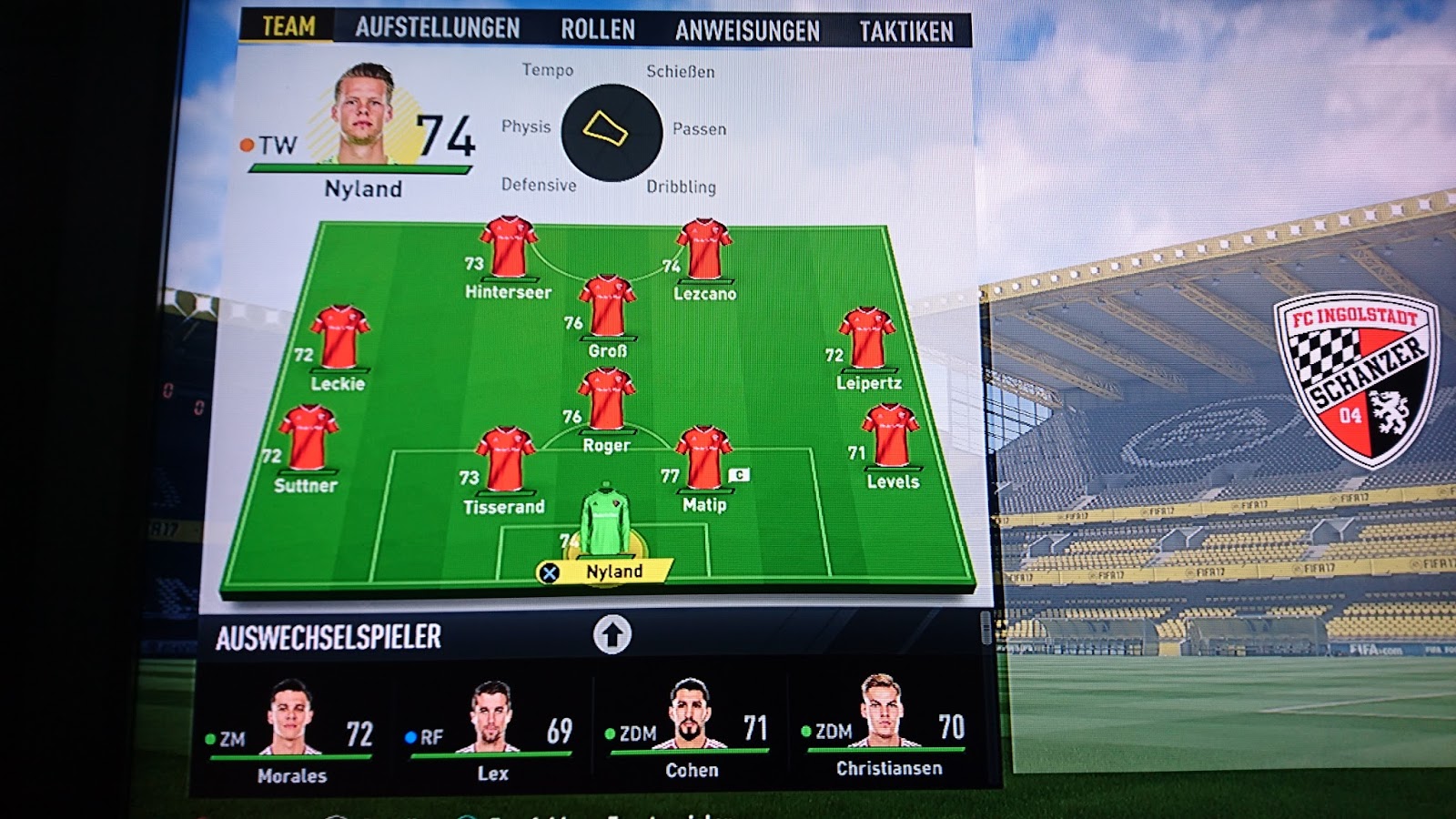Screen dimensions: 1456x819
Task: Select substitute Lex from the bench
Action: coord(492,728)
